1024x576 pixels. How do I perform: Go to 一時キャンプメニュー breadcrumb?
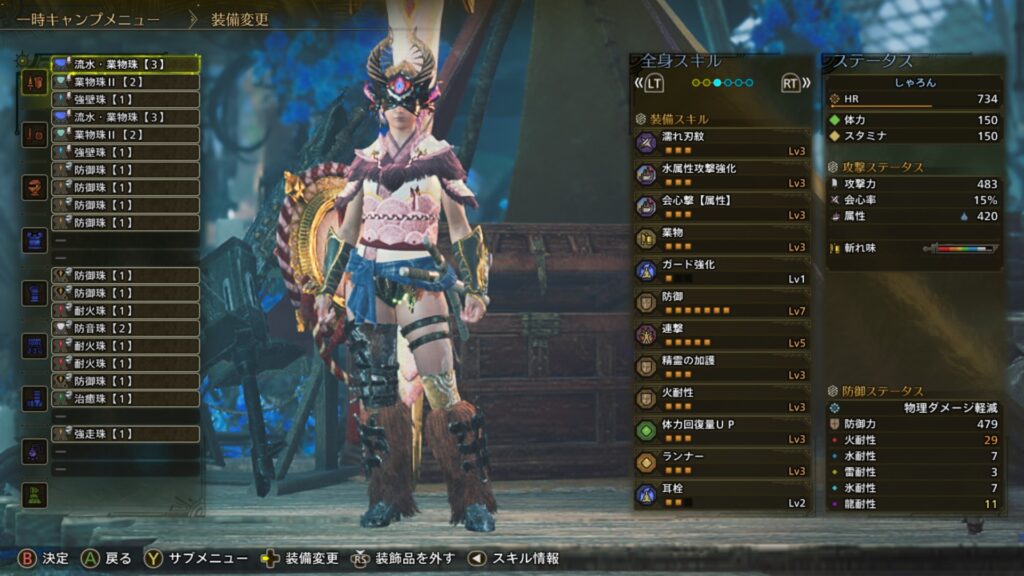(88, 19)
